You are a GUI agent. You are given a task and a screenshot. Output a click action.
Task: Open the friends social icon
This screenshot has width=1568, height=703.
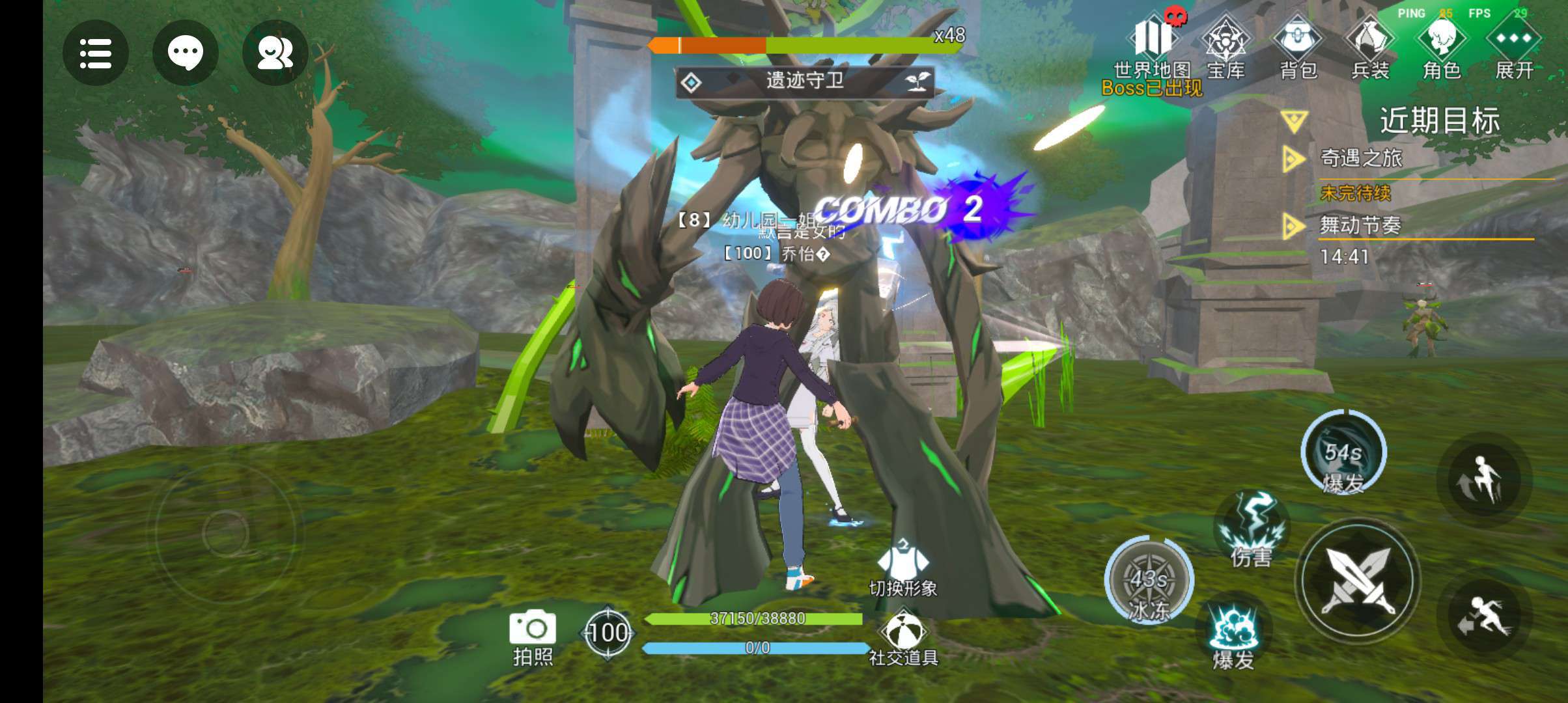tap(275, 53)
